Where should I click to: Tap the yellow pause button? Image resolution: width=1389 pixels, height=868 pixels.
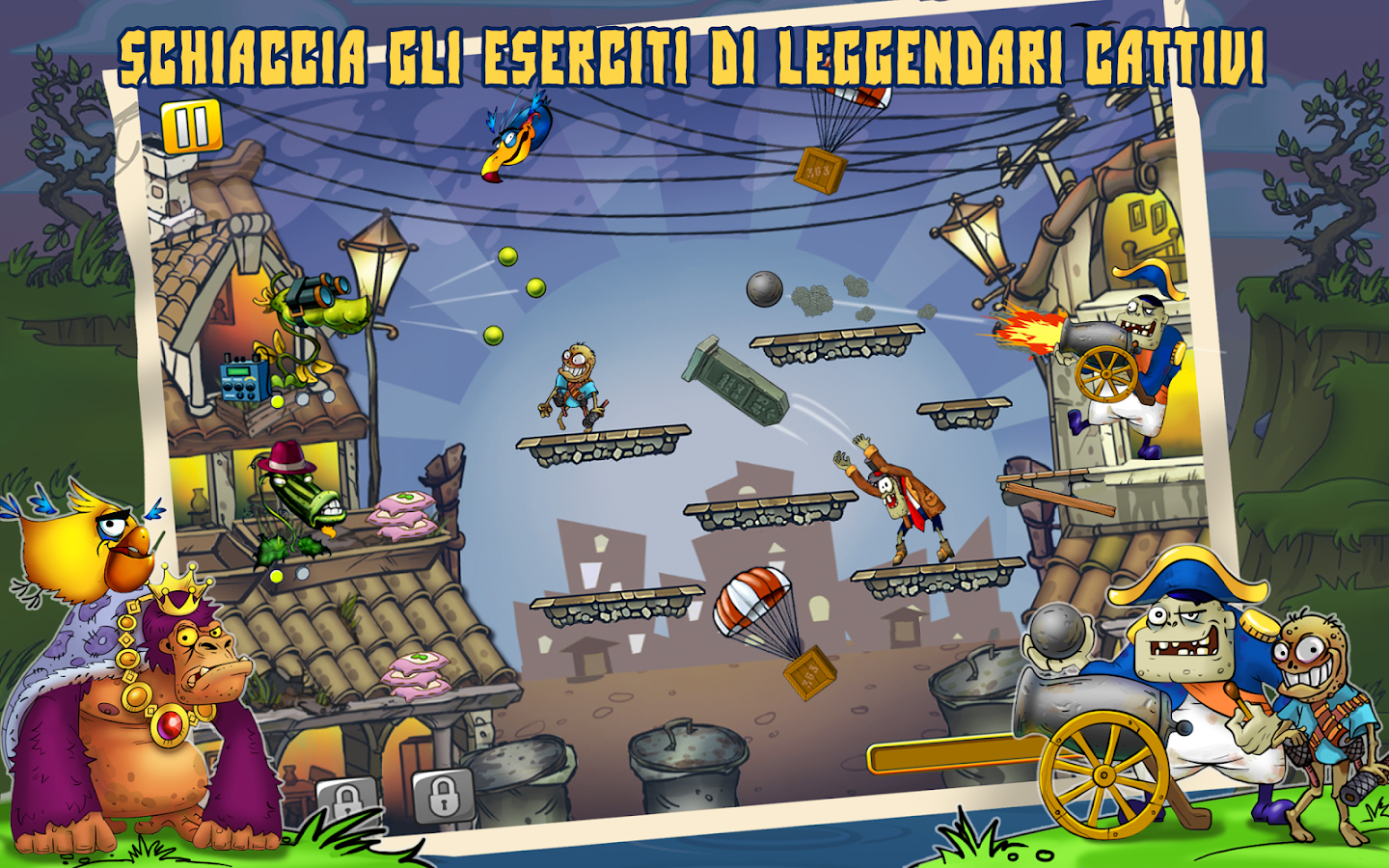(192, 125)
